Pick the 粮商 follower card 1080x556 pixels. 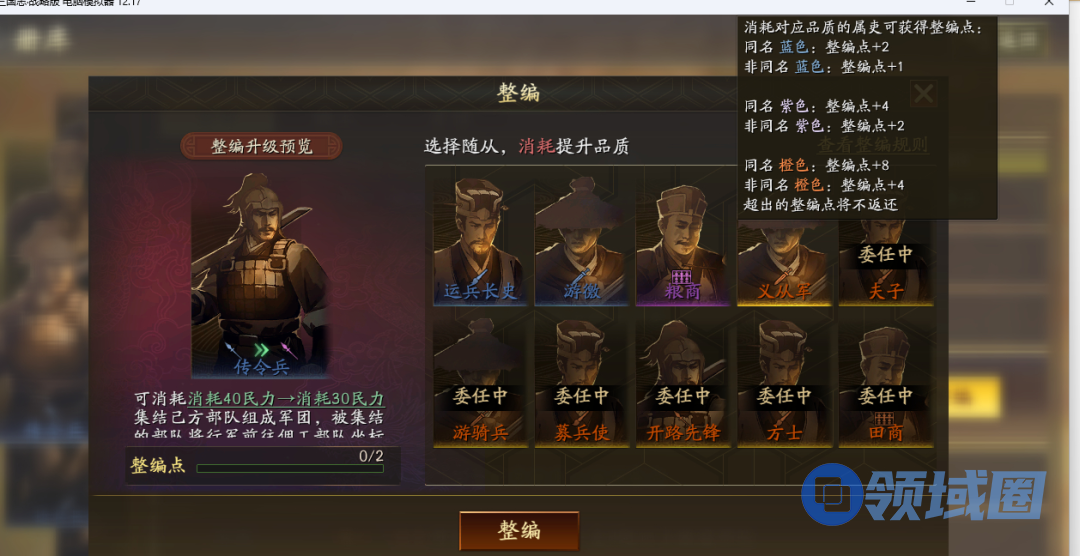coord(683,241)
